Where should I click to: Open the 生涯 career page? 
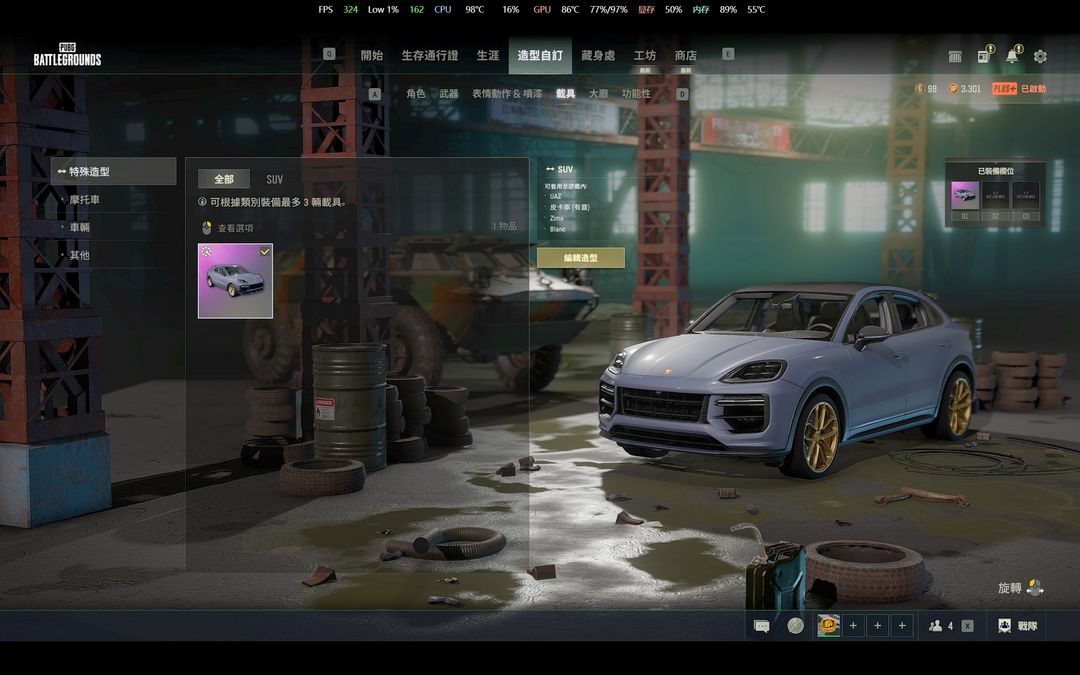[488, 56]
